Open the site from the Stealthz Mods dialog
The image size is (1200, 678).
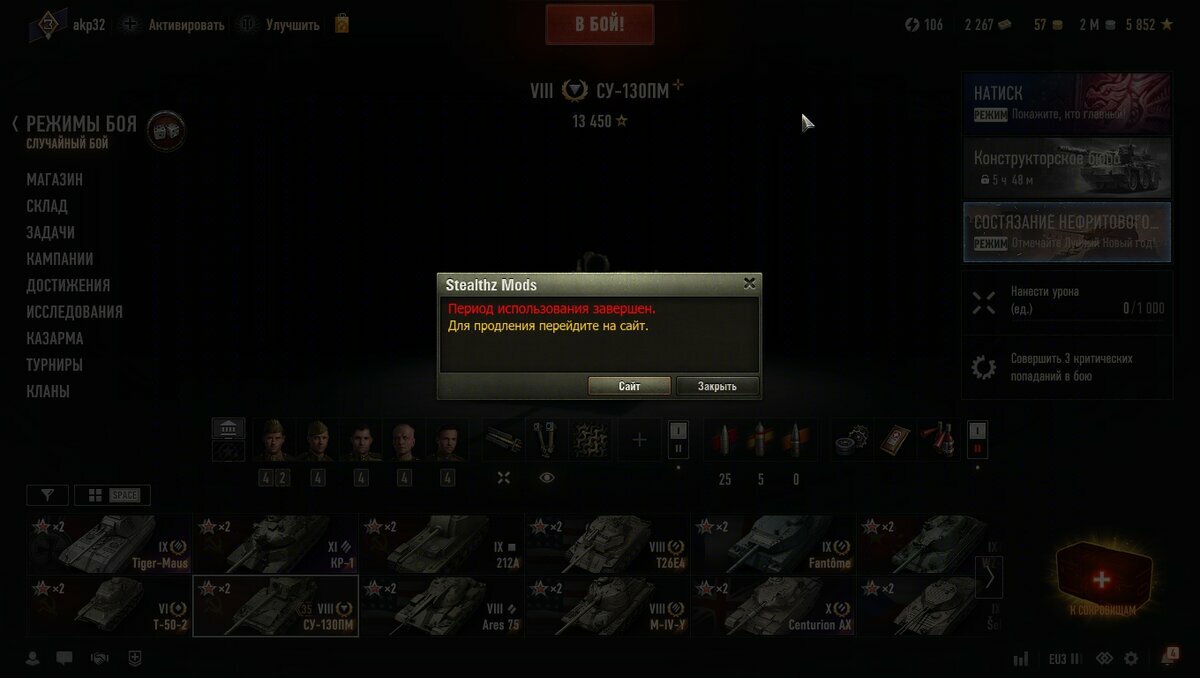[629, 386]
